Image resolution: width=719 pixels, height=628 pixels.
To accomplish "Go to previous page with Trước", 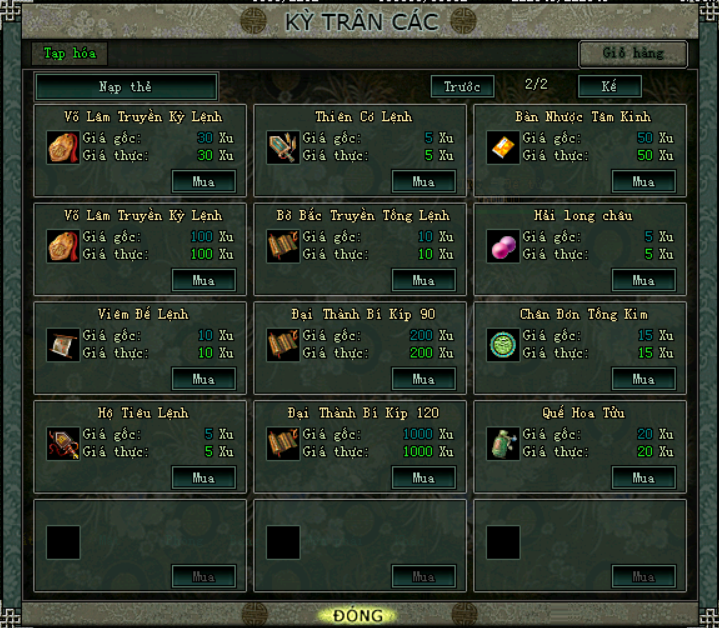I will coord(462,87).
